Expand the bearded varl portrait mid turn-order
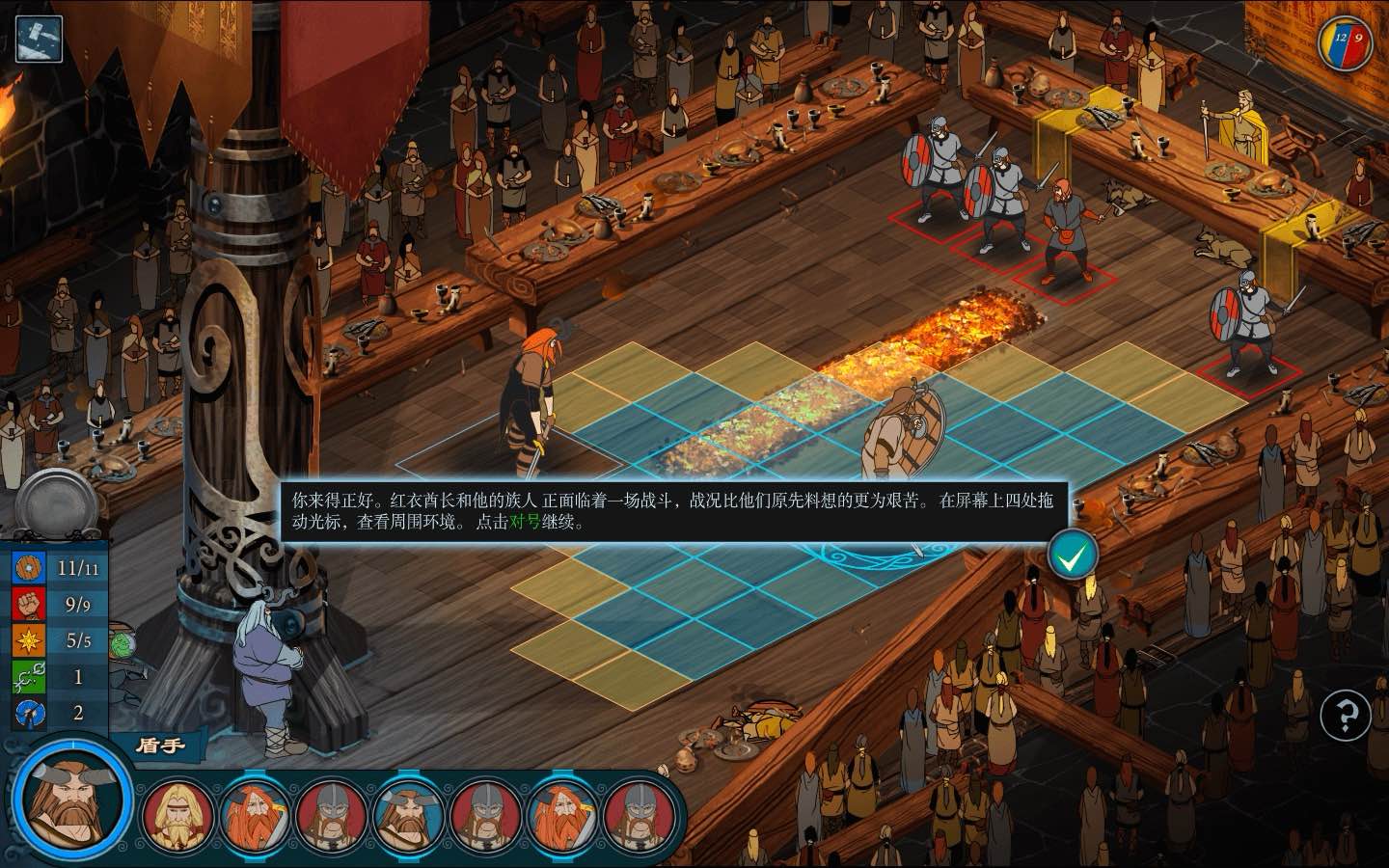1389x868 pixels. [407, 815]
